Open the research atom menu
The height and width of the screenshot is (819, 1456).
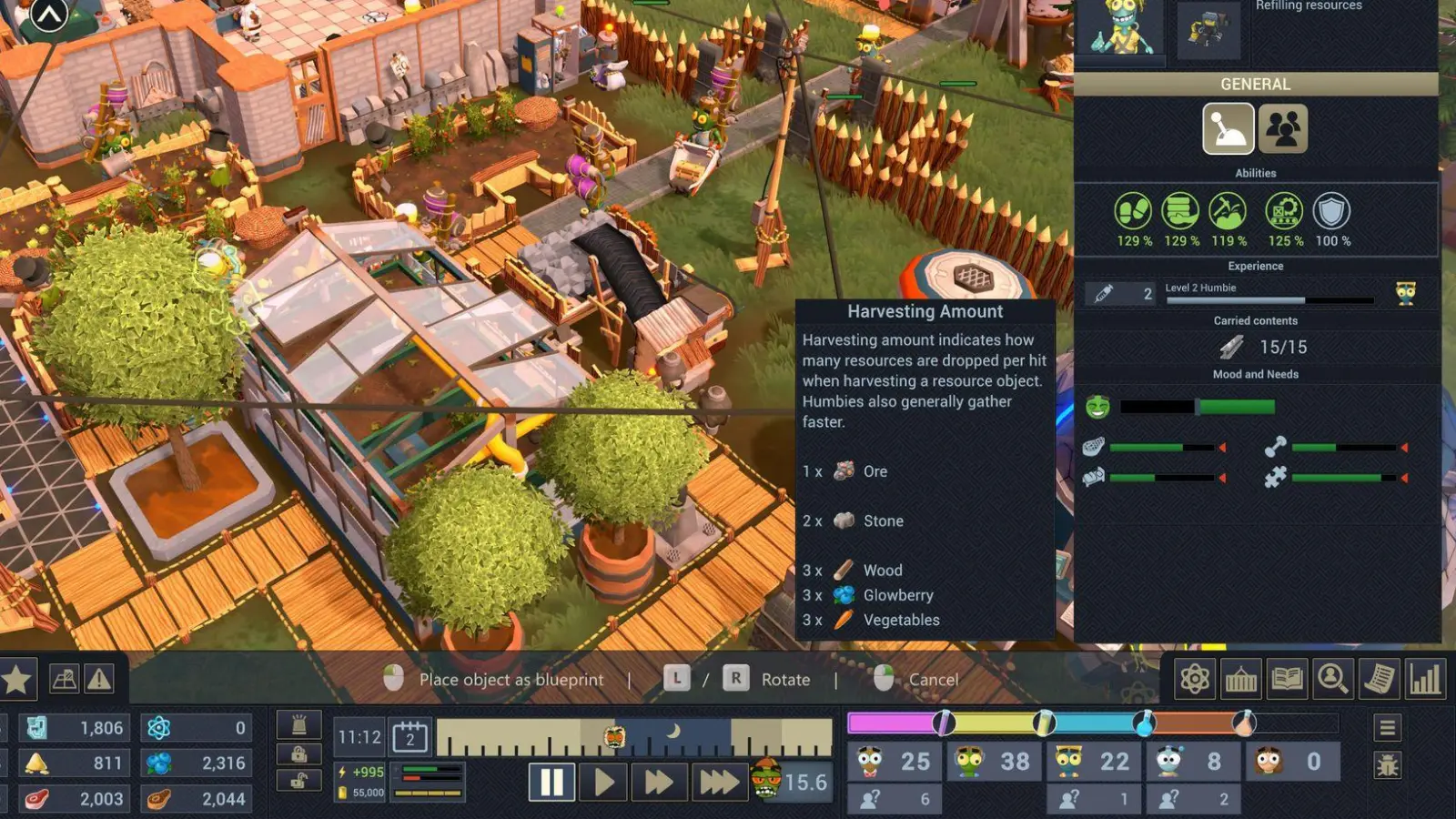pos(1195,679)
